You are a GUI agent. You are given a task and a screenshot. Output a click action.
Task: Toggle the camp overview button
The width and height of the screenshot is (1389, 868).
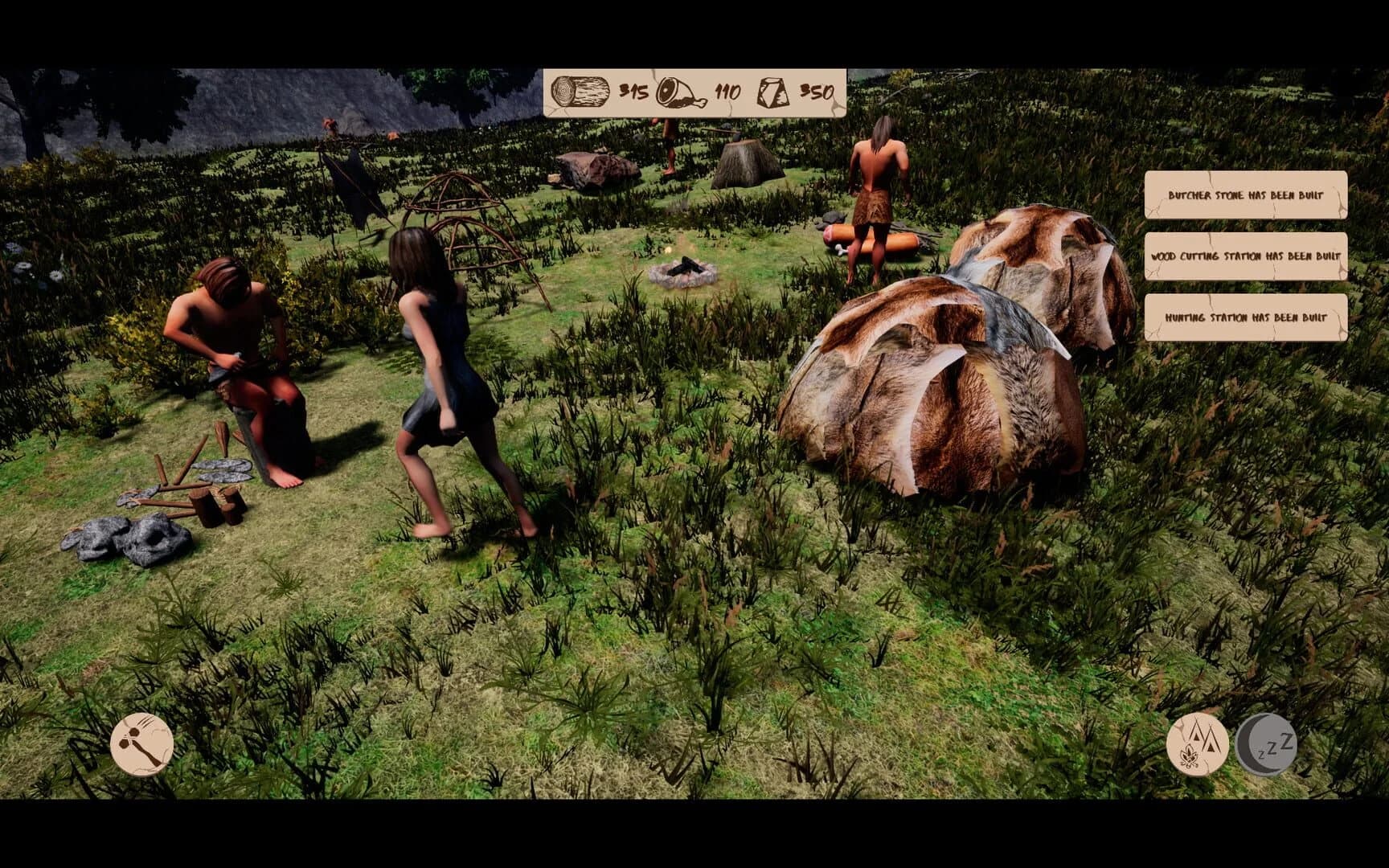point(1197,743)
